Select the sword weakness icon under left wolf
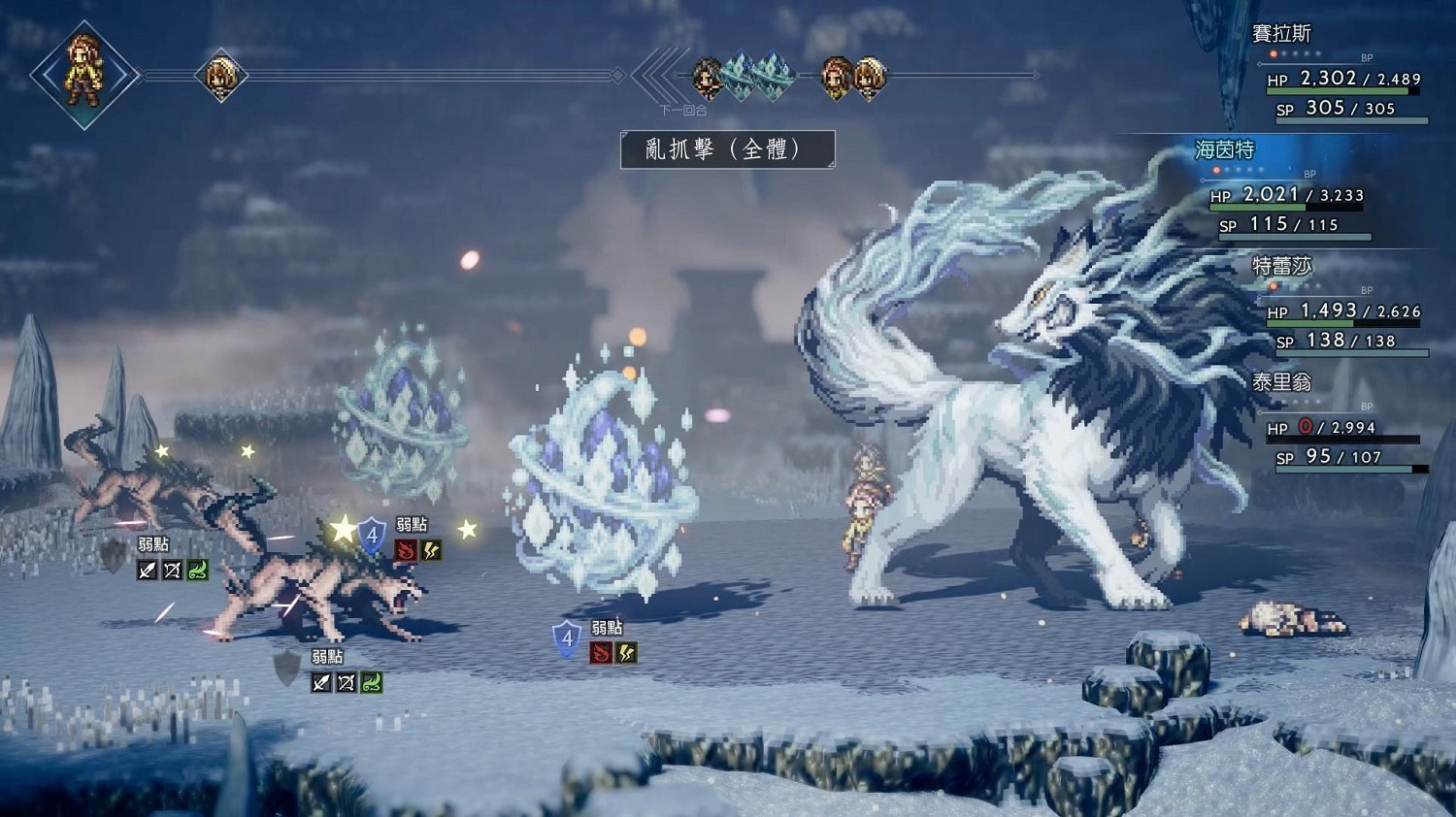Image resolution: width=1456 pixels, height=817 pixels. (x=148, y=570)
